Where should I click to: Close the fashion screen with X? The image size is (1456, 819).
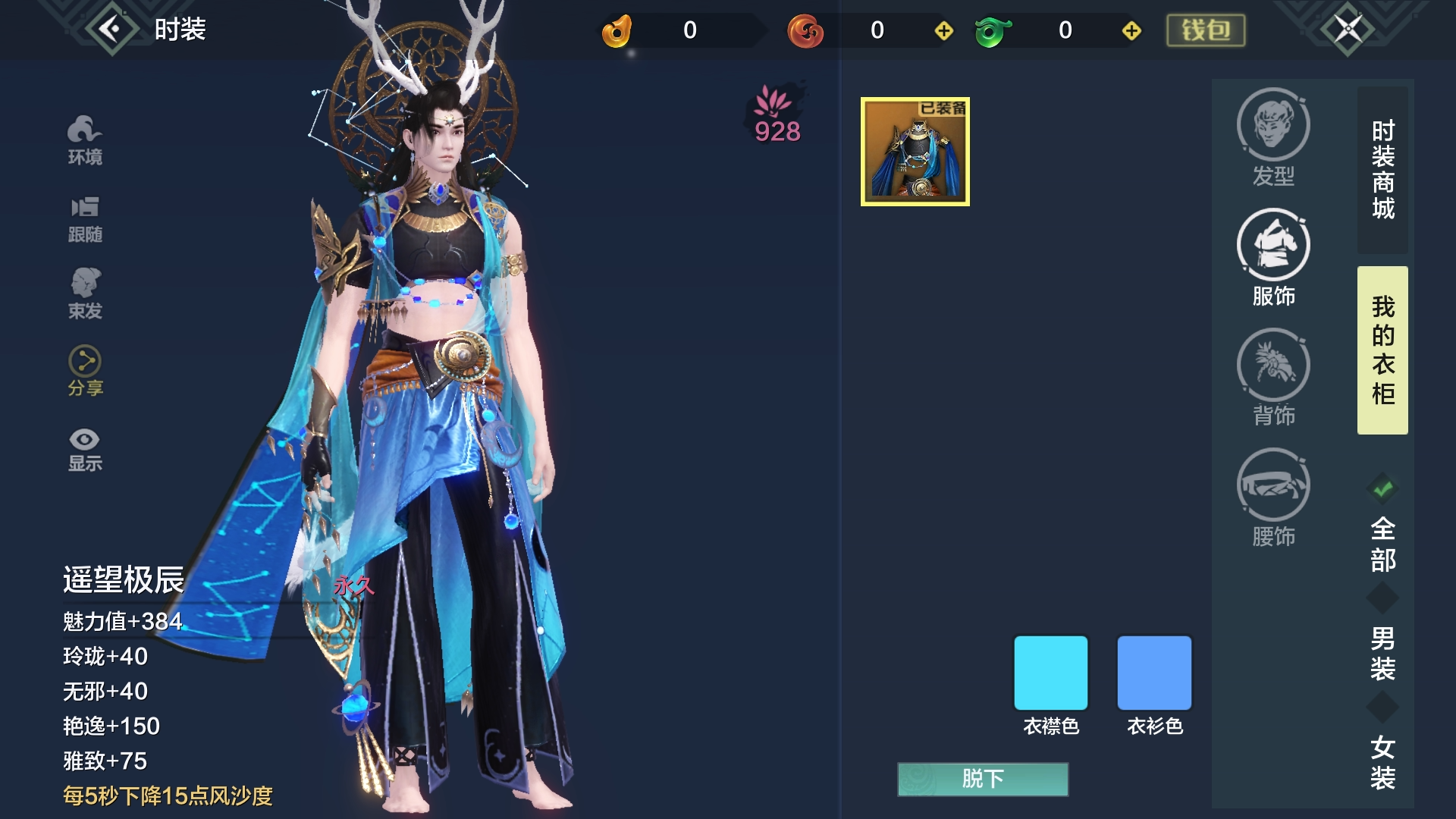pos(1348,30)
